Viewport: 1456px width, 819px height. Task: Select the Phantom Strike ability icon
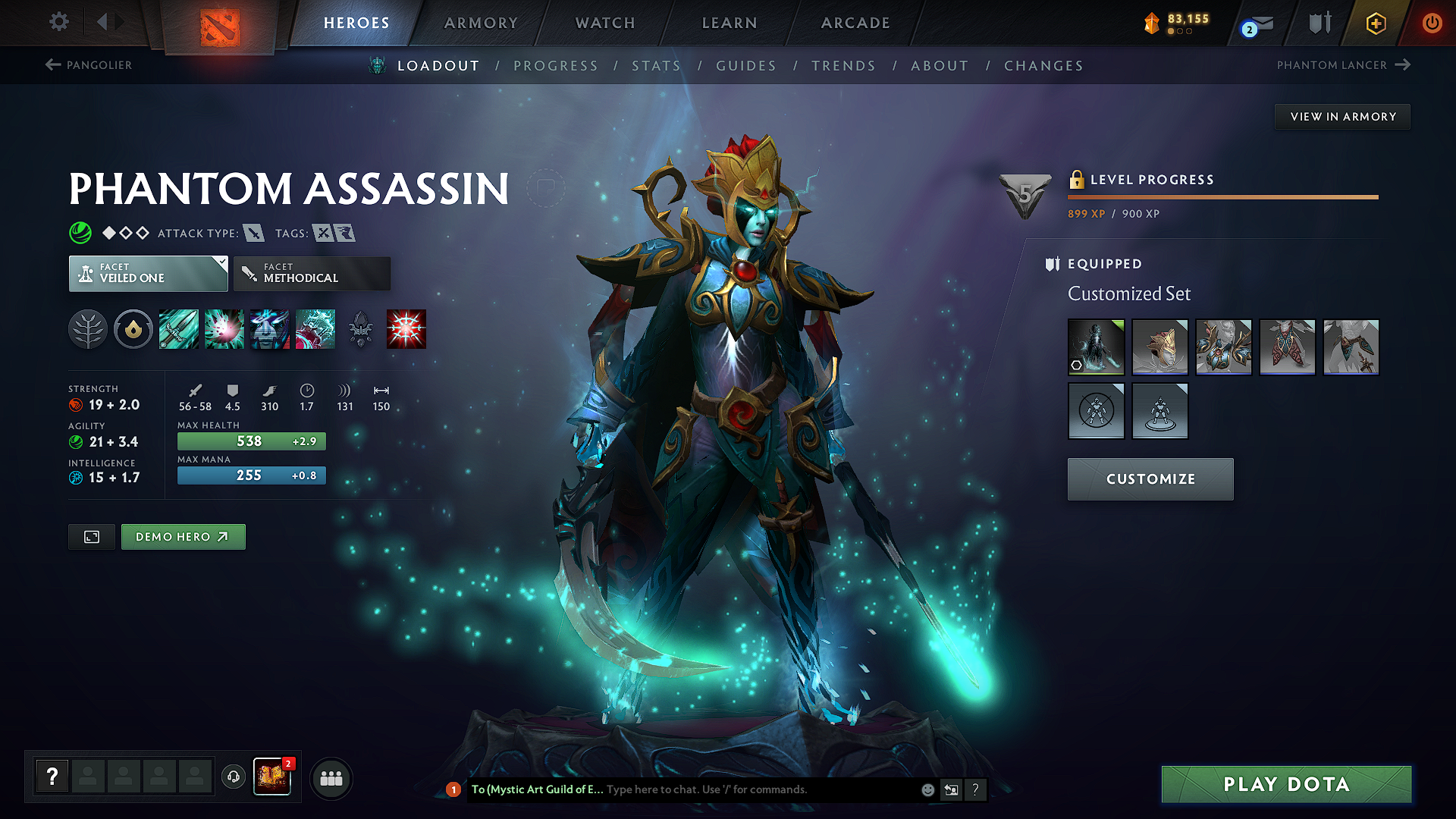pyautogui.click(x=224, y=328)
